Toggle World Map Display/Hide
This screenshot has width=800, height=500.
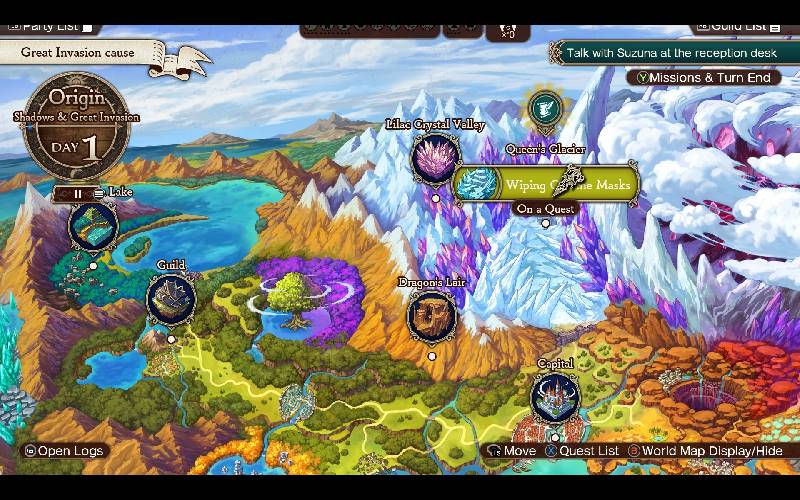(706, 451)
